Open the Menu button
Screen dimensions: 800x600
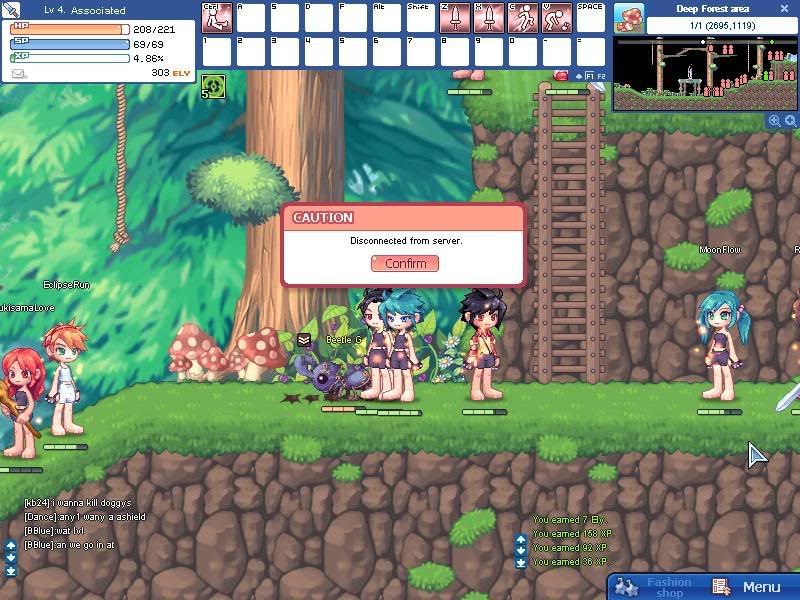tap(750, 587)
